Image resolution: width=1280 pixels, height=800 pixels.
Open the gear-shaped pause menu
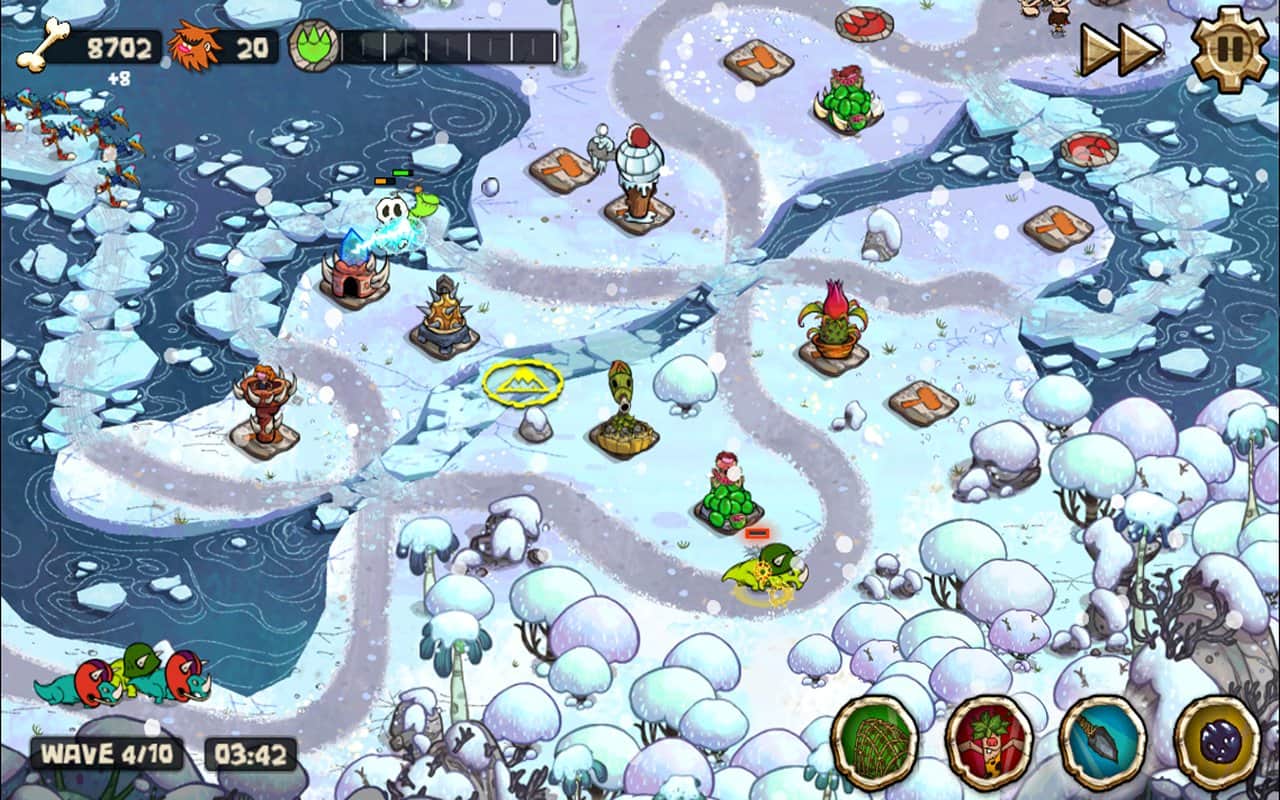(x=1229, y=49)
